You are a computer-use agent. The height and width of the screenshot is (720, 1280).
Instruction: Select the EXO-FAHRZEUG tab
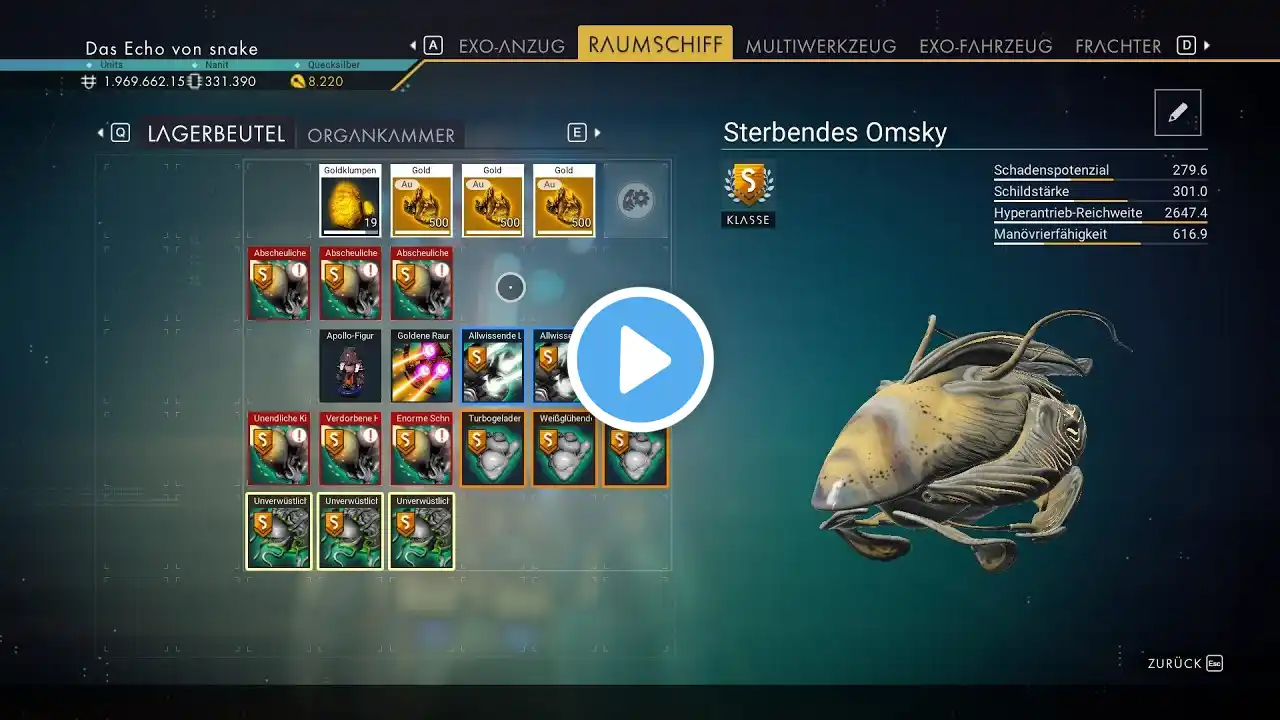[985, 46]
